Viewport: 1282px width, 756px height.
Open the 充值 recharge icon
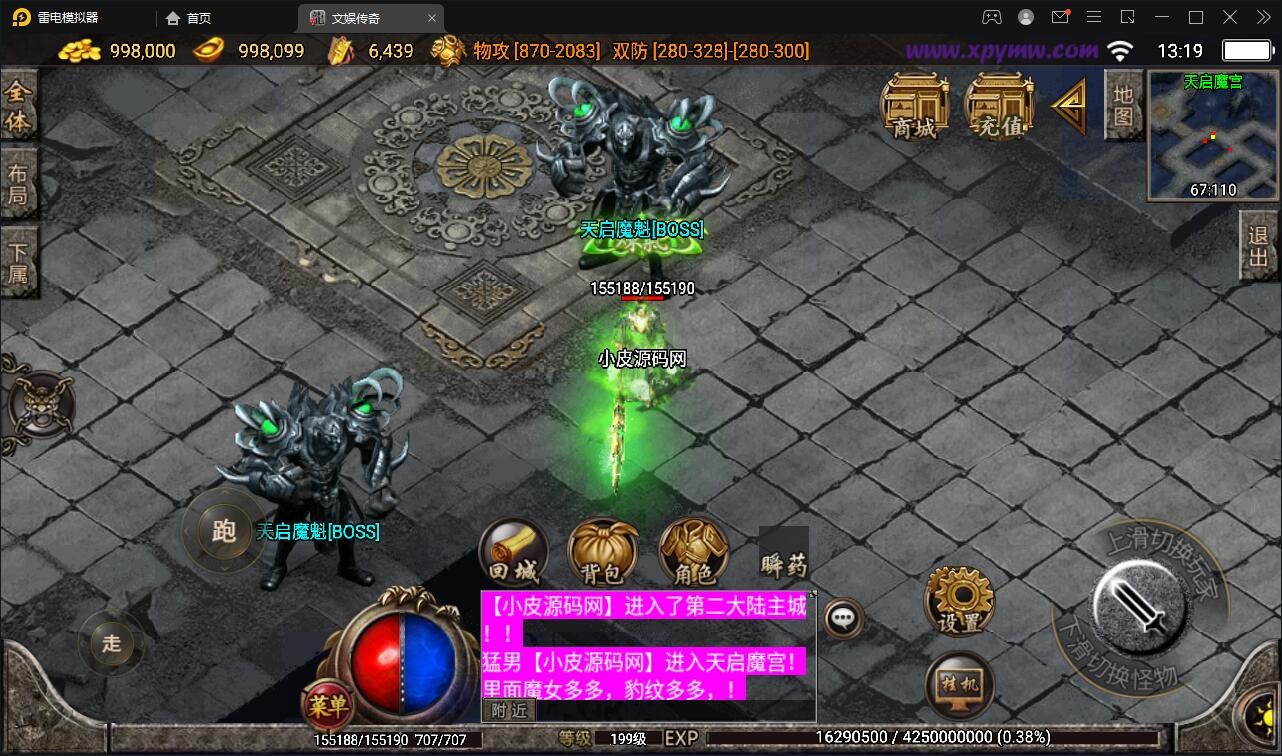998,104
